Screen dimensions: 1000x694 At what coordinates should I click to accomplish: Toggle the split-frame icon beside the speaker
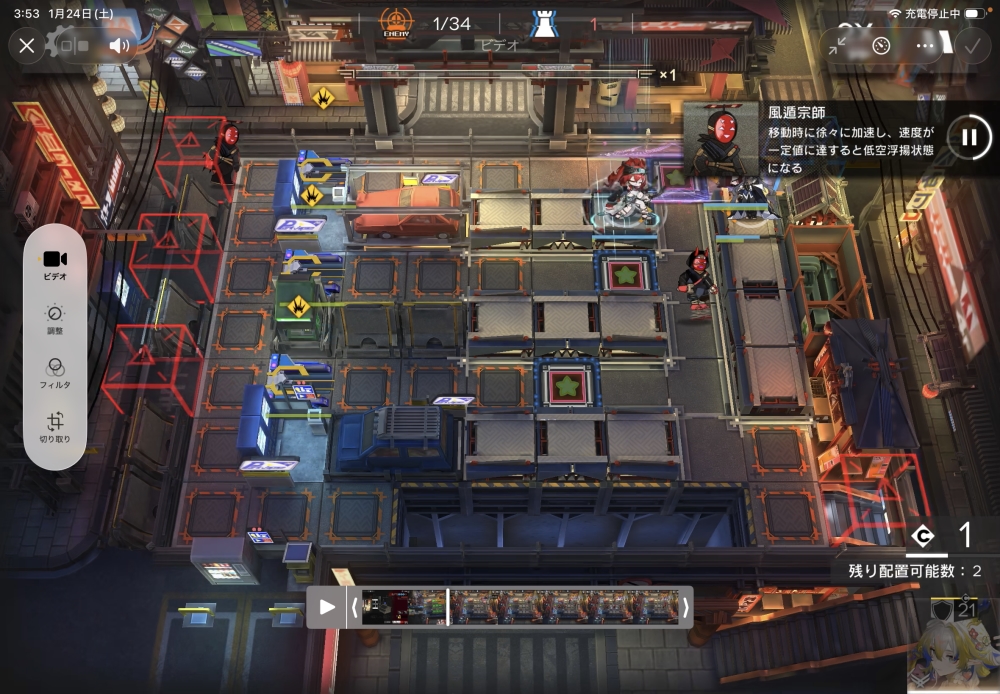(x=76, y=45)
